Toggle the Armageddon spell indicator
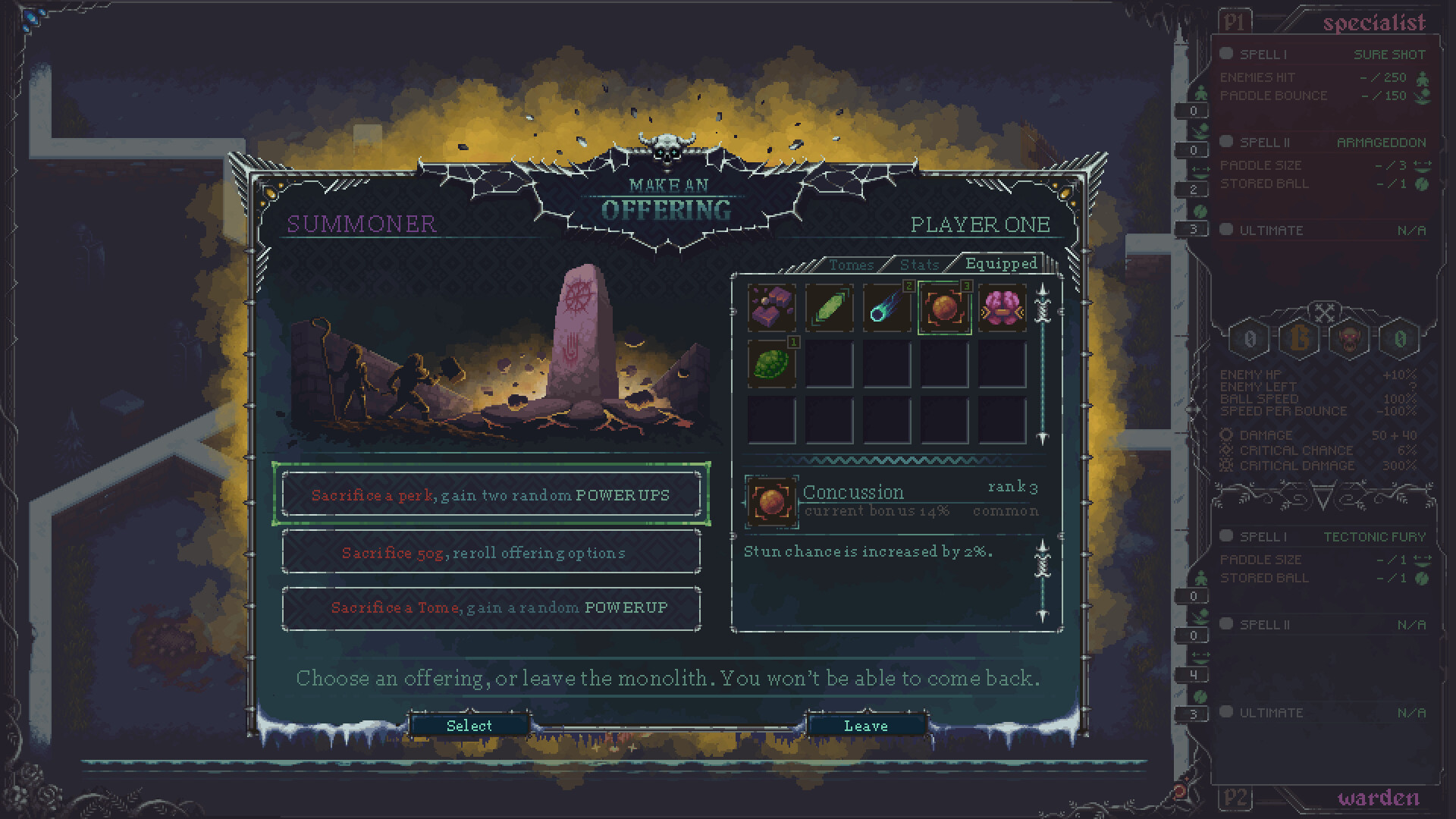This screenshot has height=819, width=1456. (x=1226, y=142)
